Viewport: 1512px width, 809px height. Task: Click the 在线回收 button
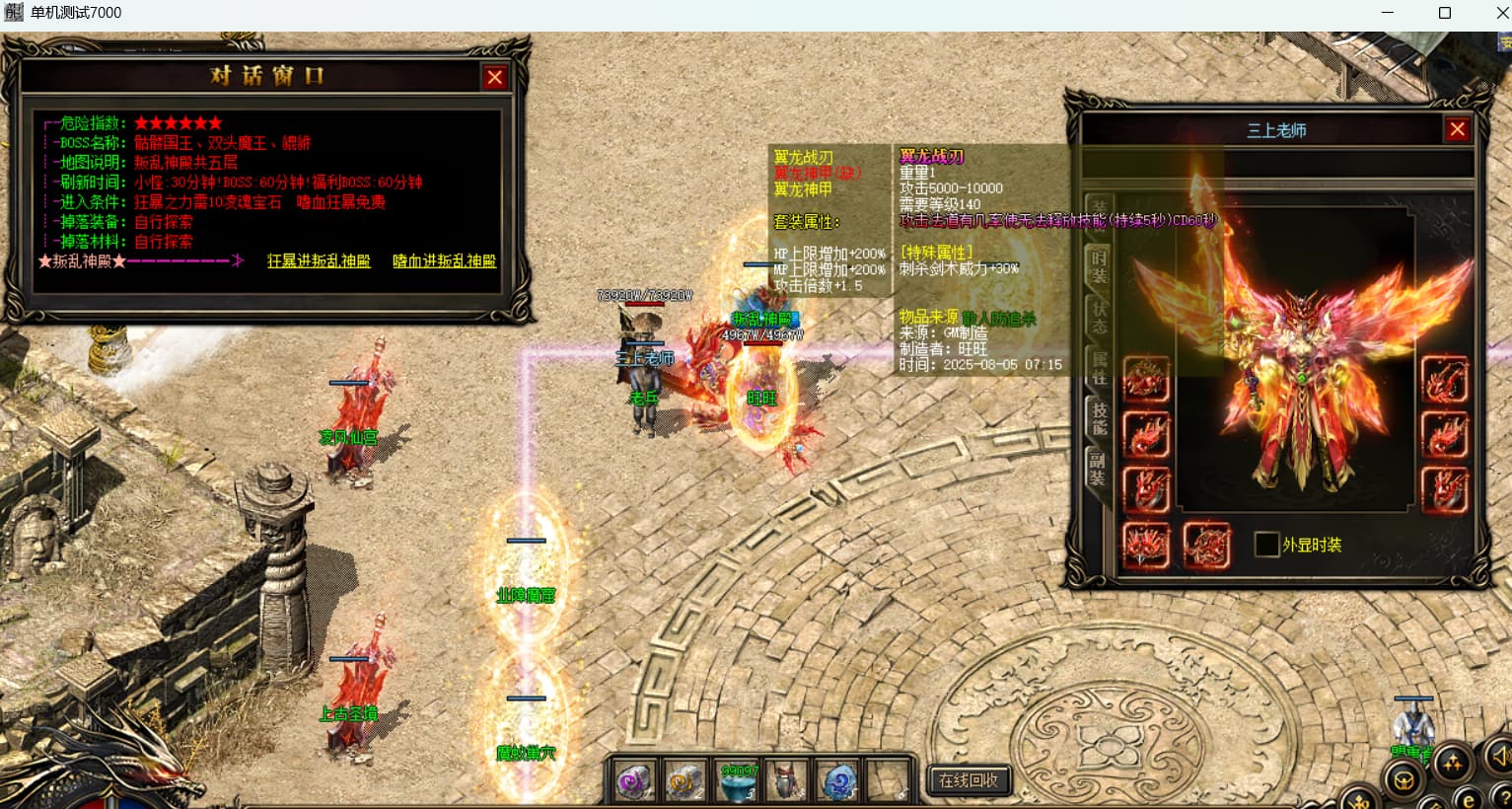(969, 780)
